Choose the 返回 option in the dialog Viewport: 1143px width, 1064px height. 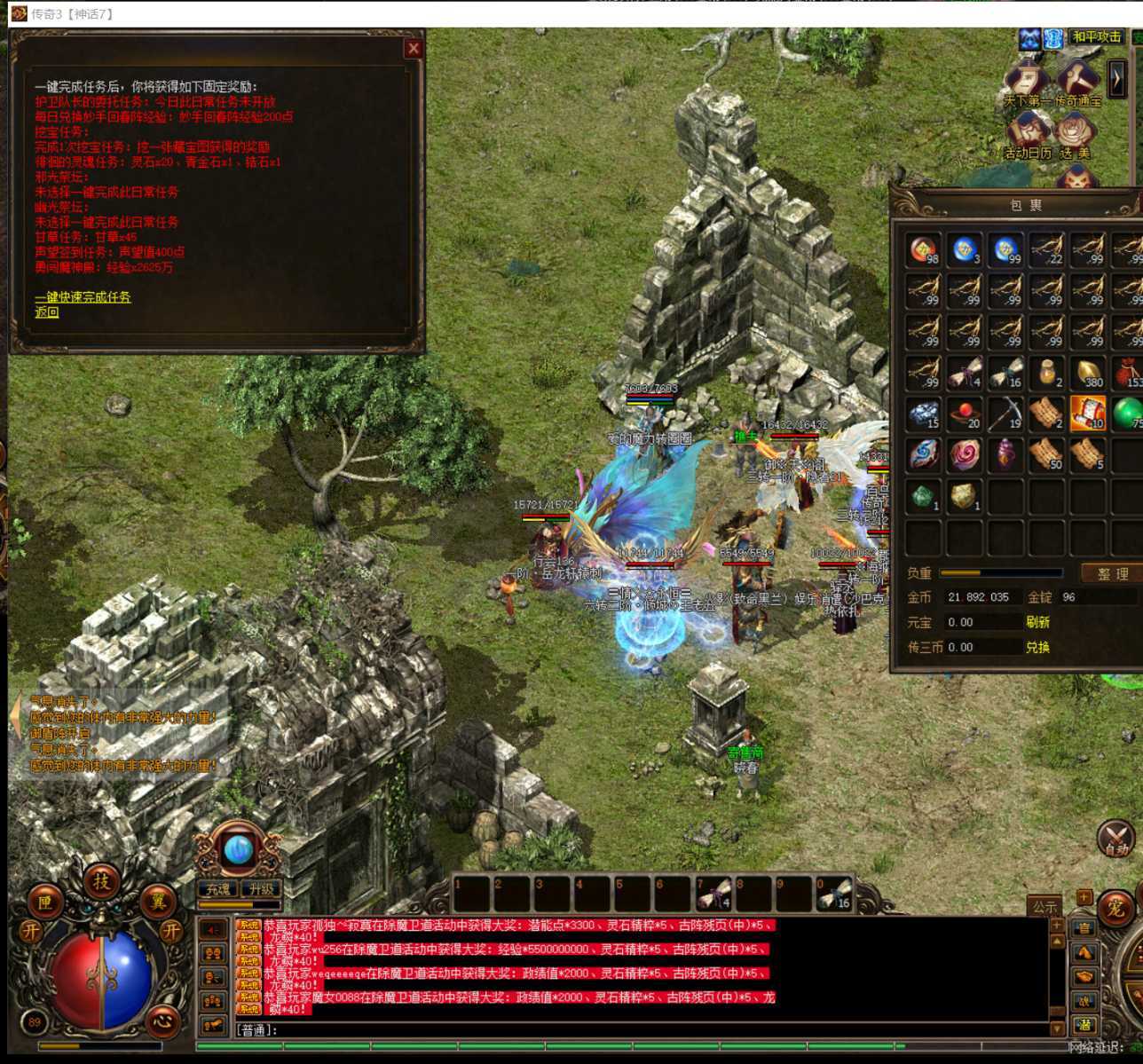tap(47, 312)
